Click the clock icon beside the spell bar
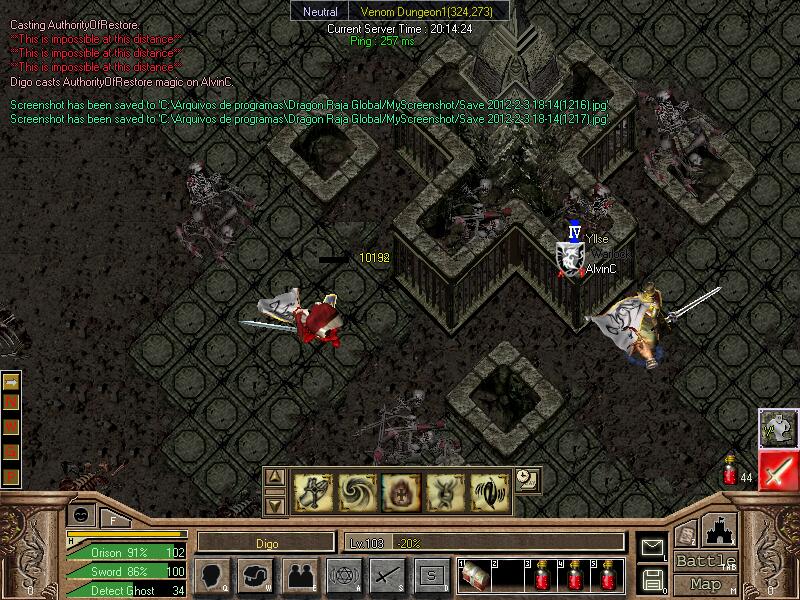 click(526, 479)
